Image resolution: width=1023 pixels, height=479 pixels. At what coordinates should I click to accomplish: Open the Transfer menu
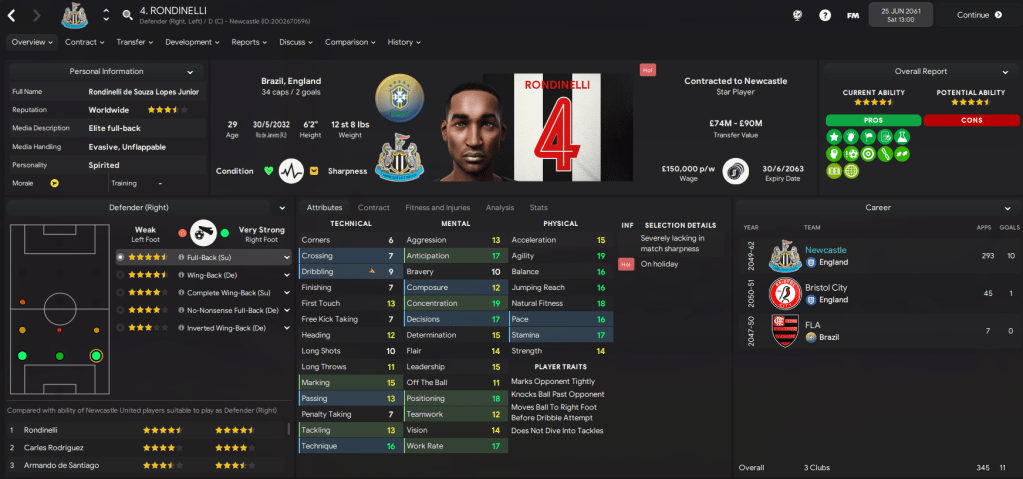[135, 42]
